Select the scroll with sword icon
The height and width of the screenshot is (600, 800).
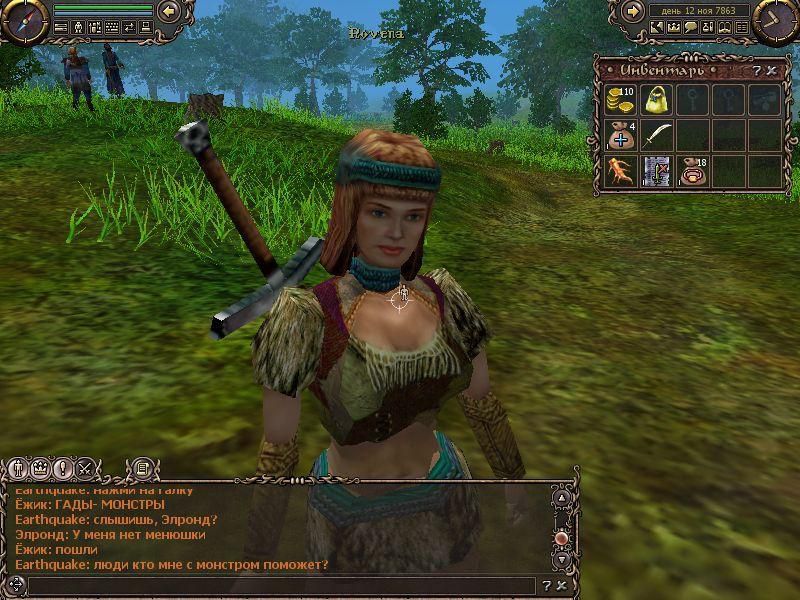click(656, 170)
